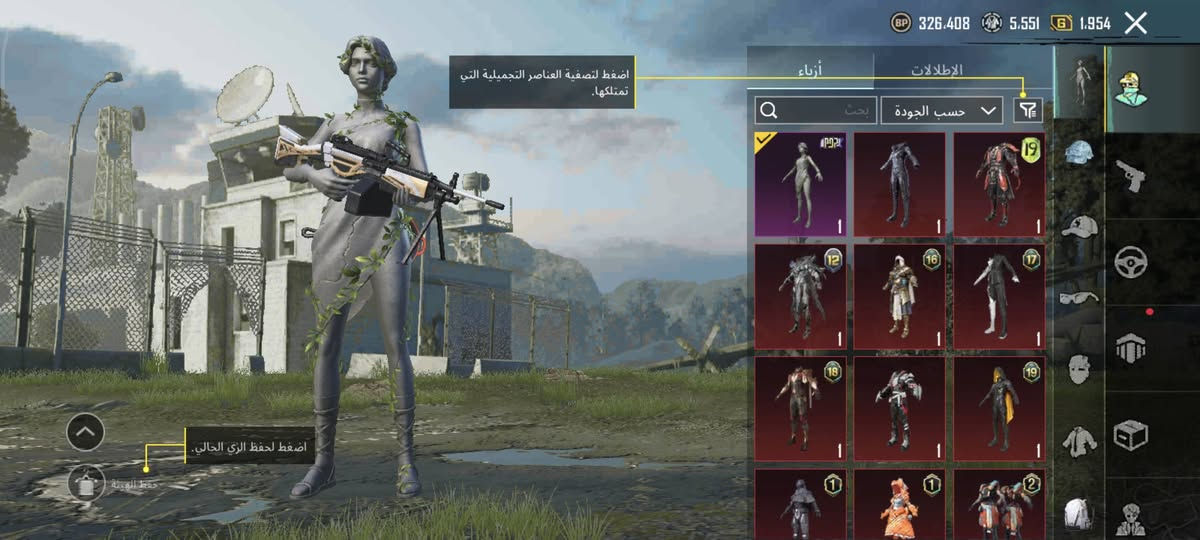This screenshot has width=1200, height=540.
Task: Select the equipped grey statue outfit
Action: pyautogui.click(x=800, y=184)
